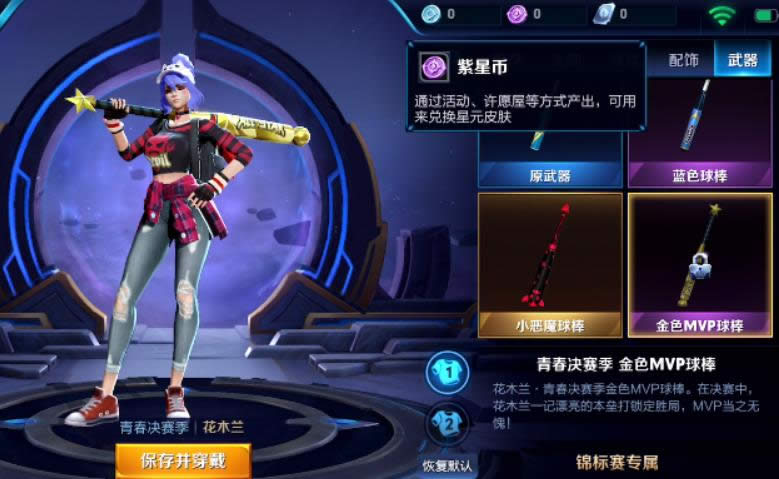Select the 武器 weapons tab
This screenshot has width=779, height=479.
coord(742,60)
